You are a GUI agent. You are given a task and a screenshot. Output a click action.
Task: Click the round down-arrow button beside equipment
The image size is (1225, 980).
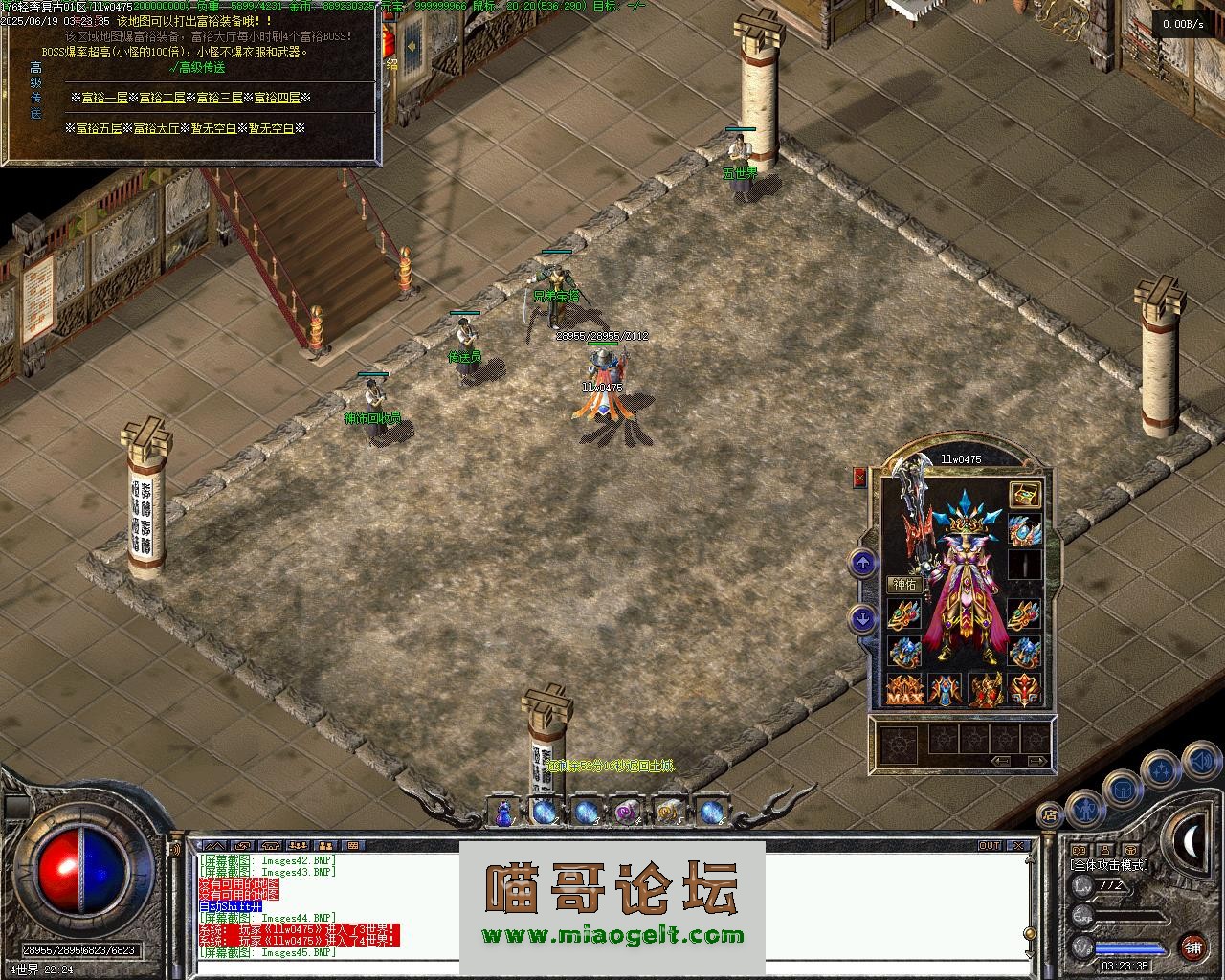863,619
